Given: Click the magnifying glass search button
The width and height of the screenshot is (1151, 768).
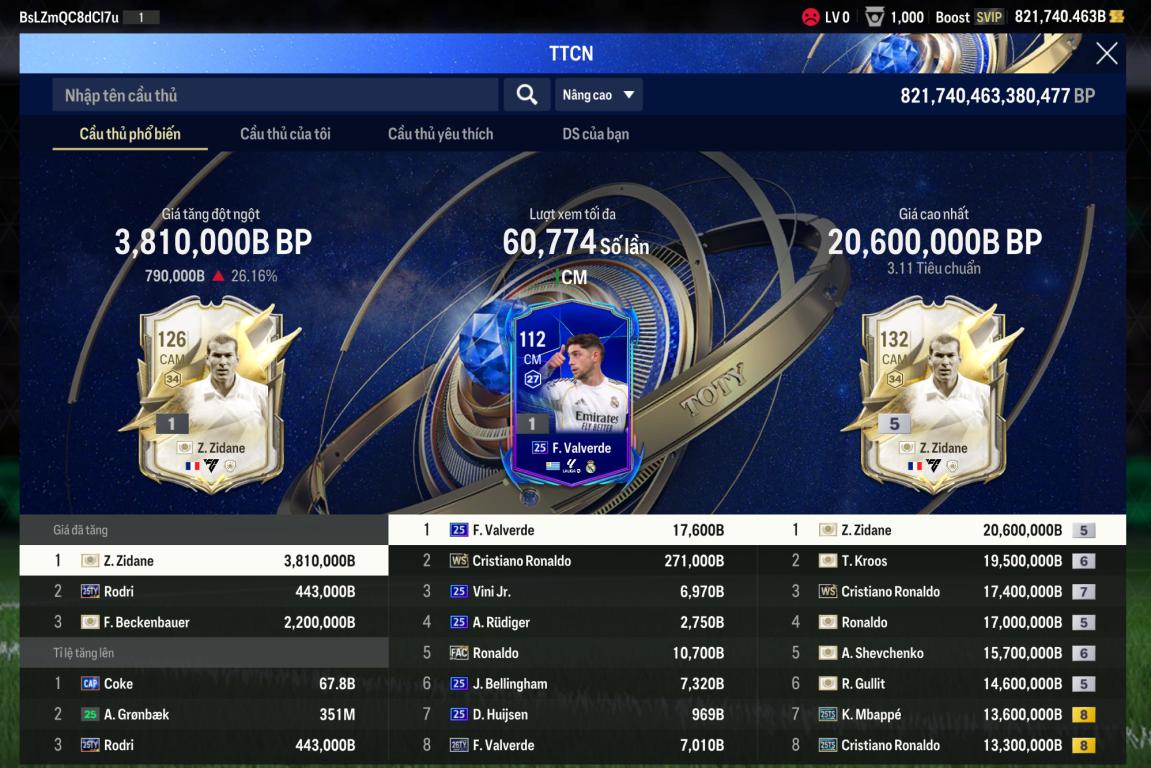Looking at the screenshot, I should pos(526,95).
